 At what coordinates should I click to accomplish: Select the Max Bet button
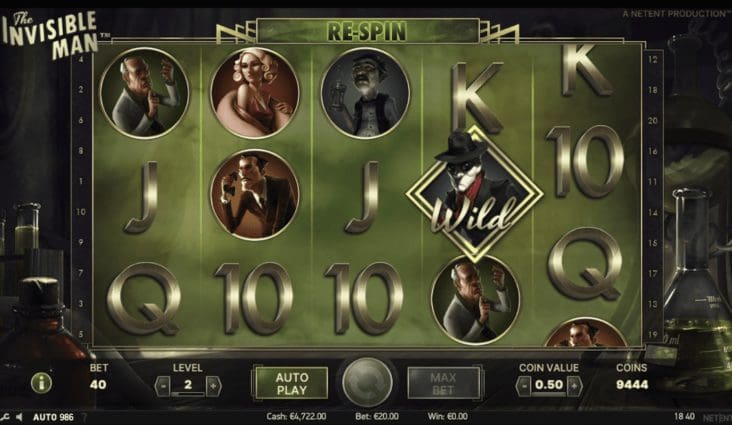click(443, 383)
